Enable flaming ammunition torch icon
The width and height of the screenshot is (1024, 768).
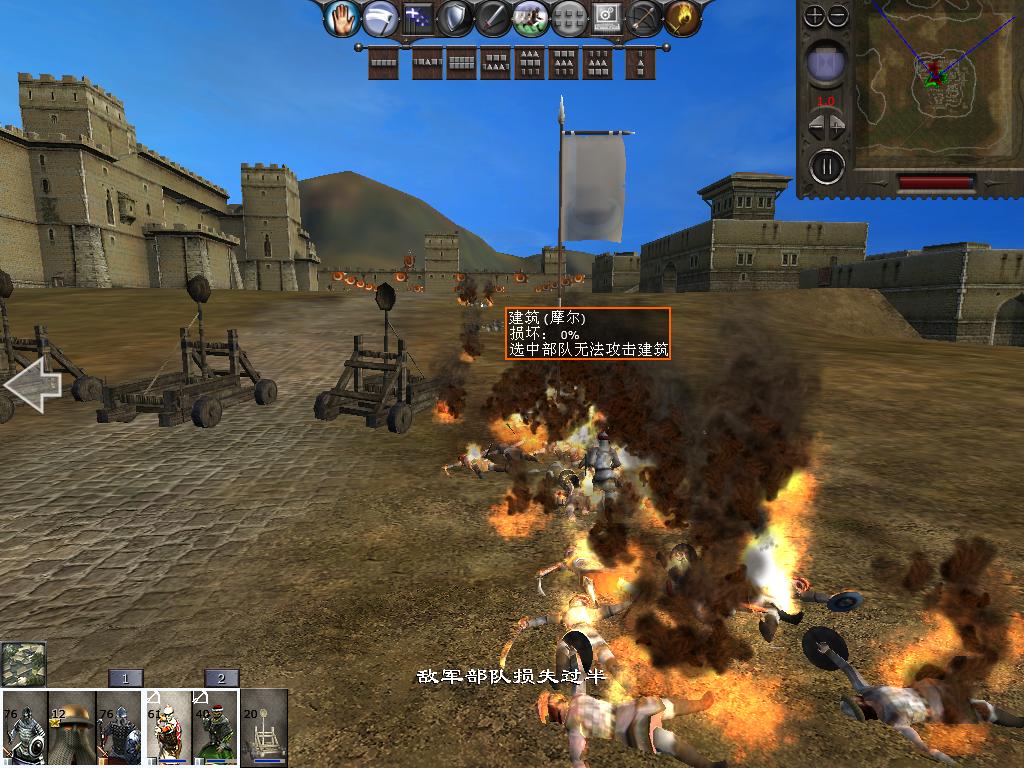point(682,17)
